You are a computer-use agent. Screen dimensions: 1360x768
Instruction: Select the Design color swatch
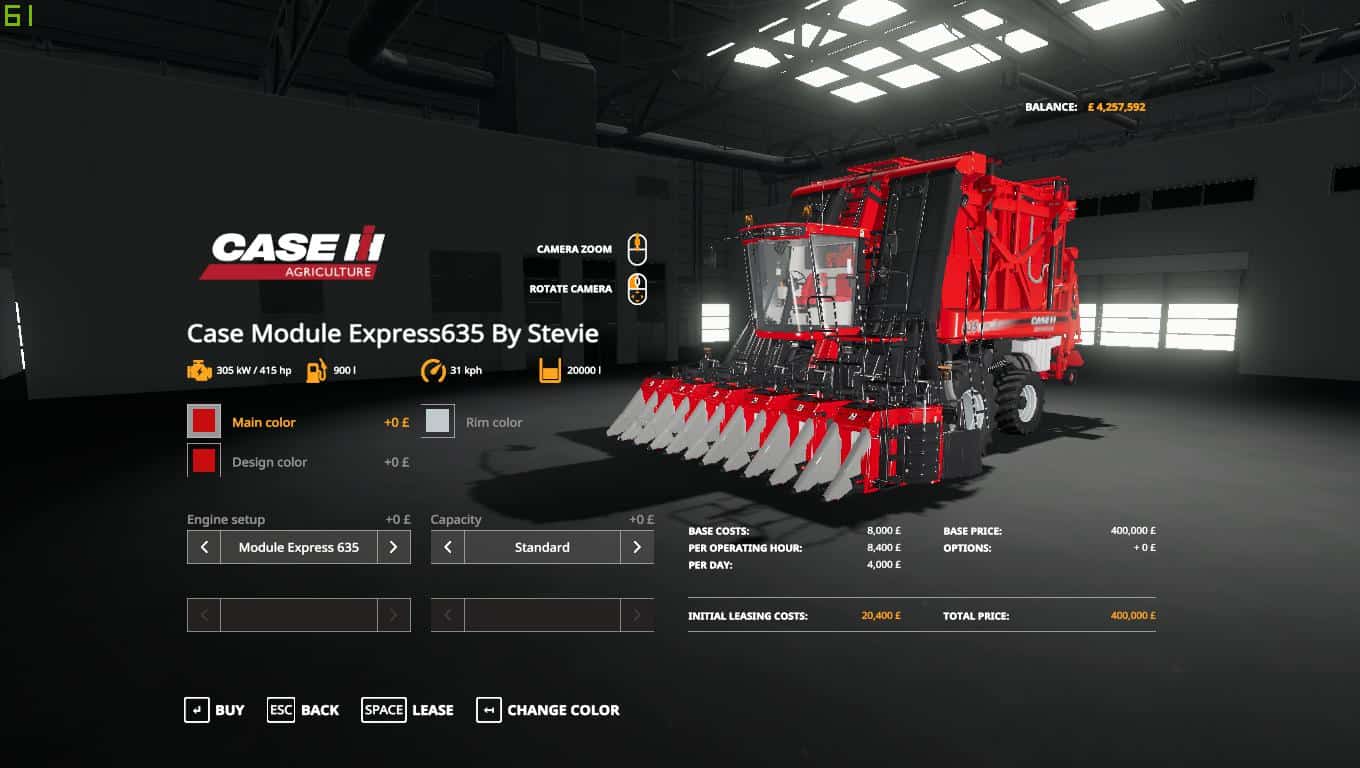click(x=203, y=460)
